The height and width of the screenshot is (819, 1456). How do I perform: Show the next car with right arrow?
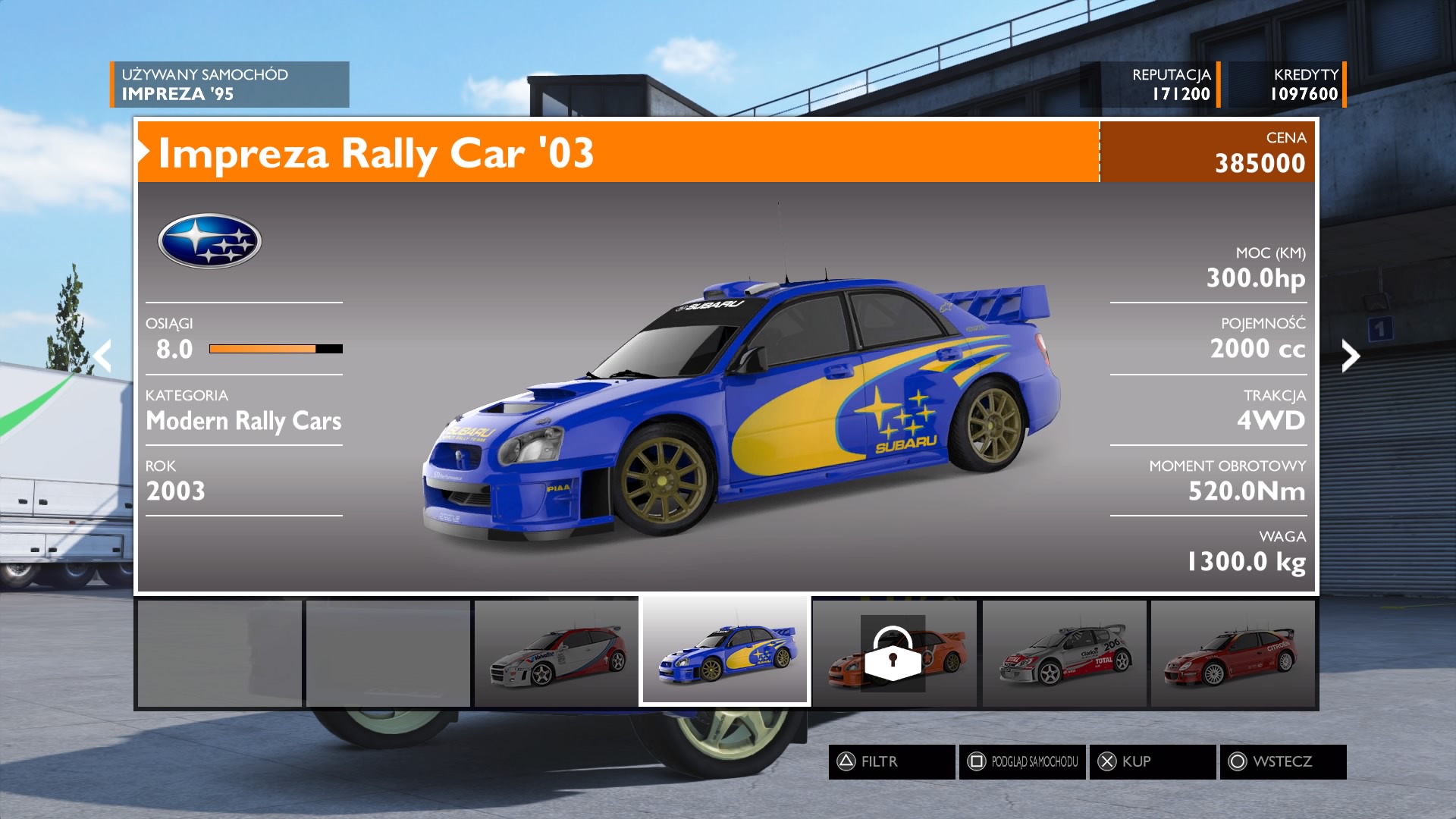(1351, 356)
